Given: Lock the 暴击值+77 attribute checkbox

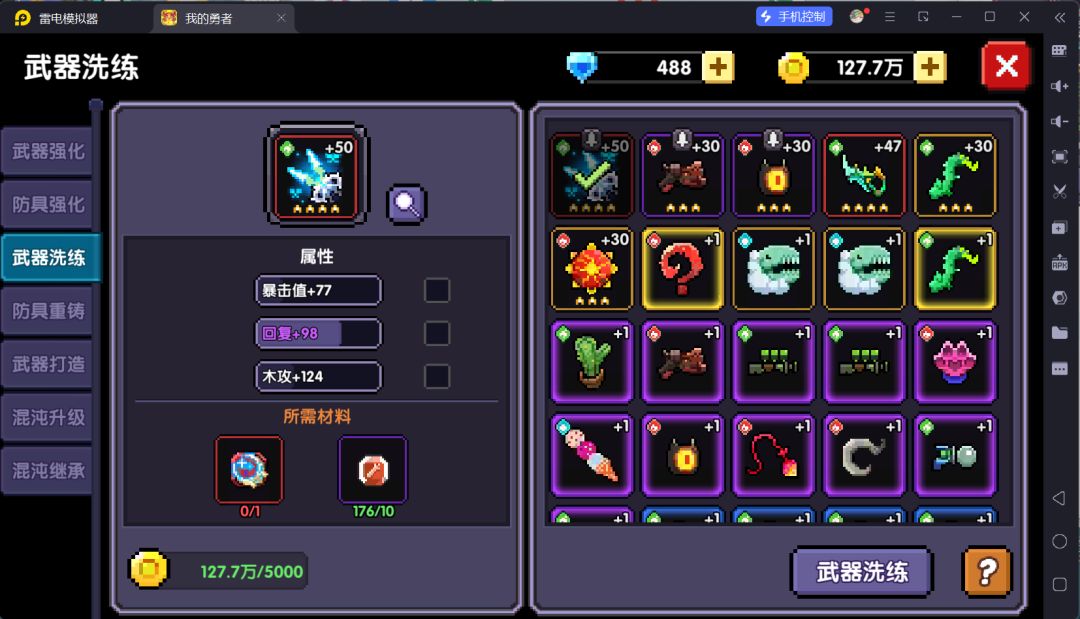Looking at the screenshot, I should 437,290.
